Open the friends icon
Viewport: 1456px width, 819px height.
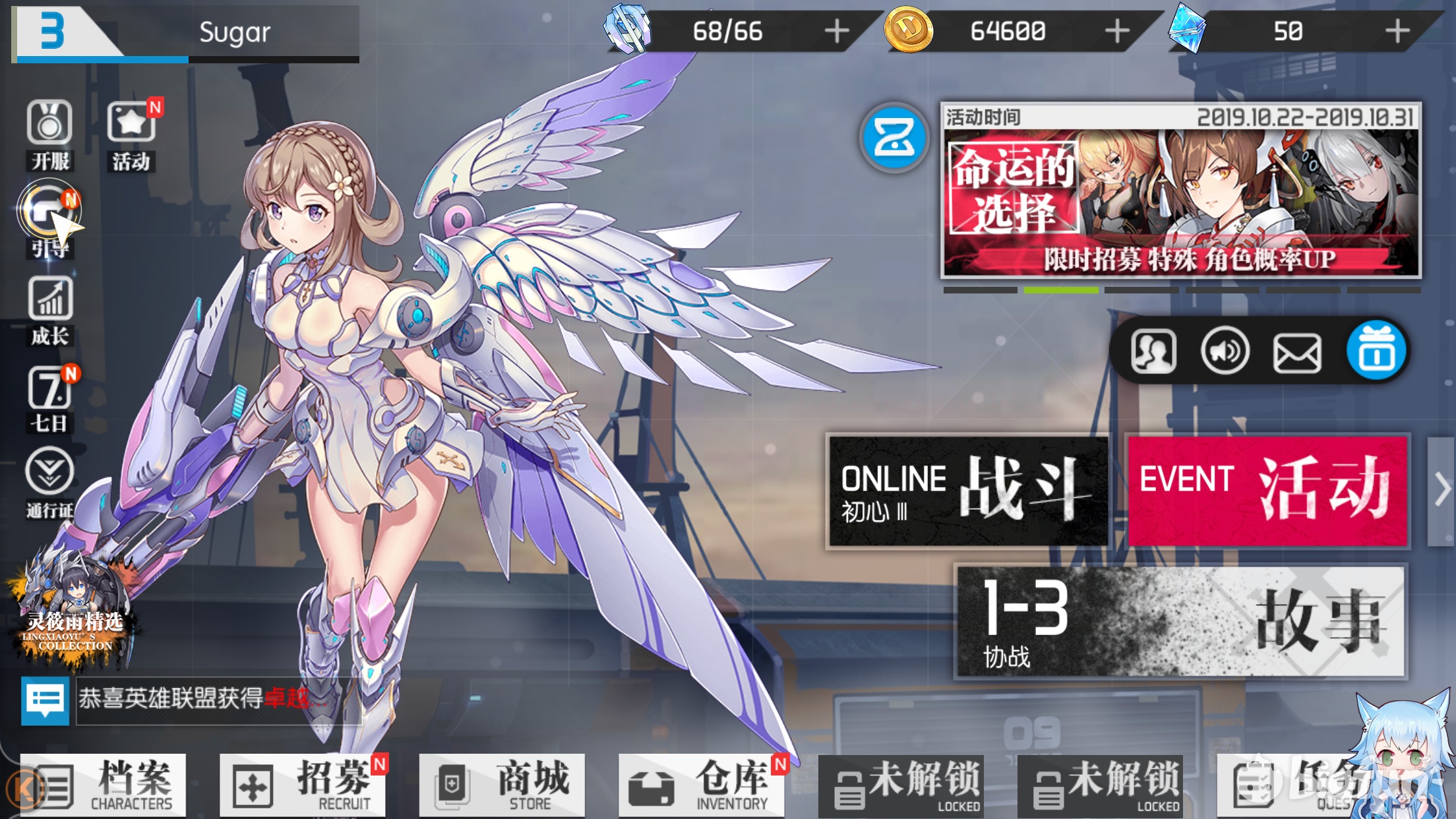[x=1153, y=351]
